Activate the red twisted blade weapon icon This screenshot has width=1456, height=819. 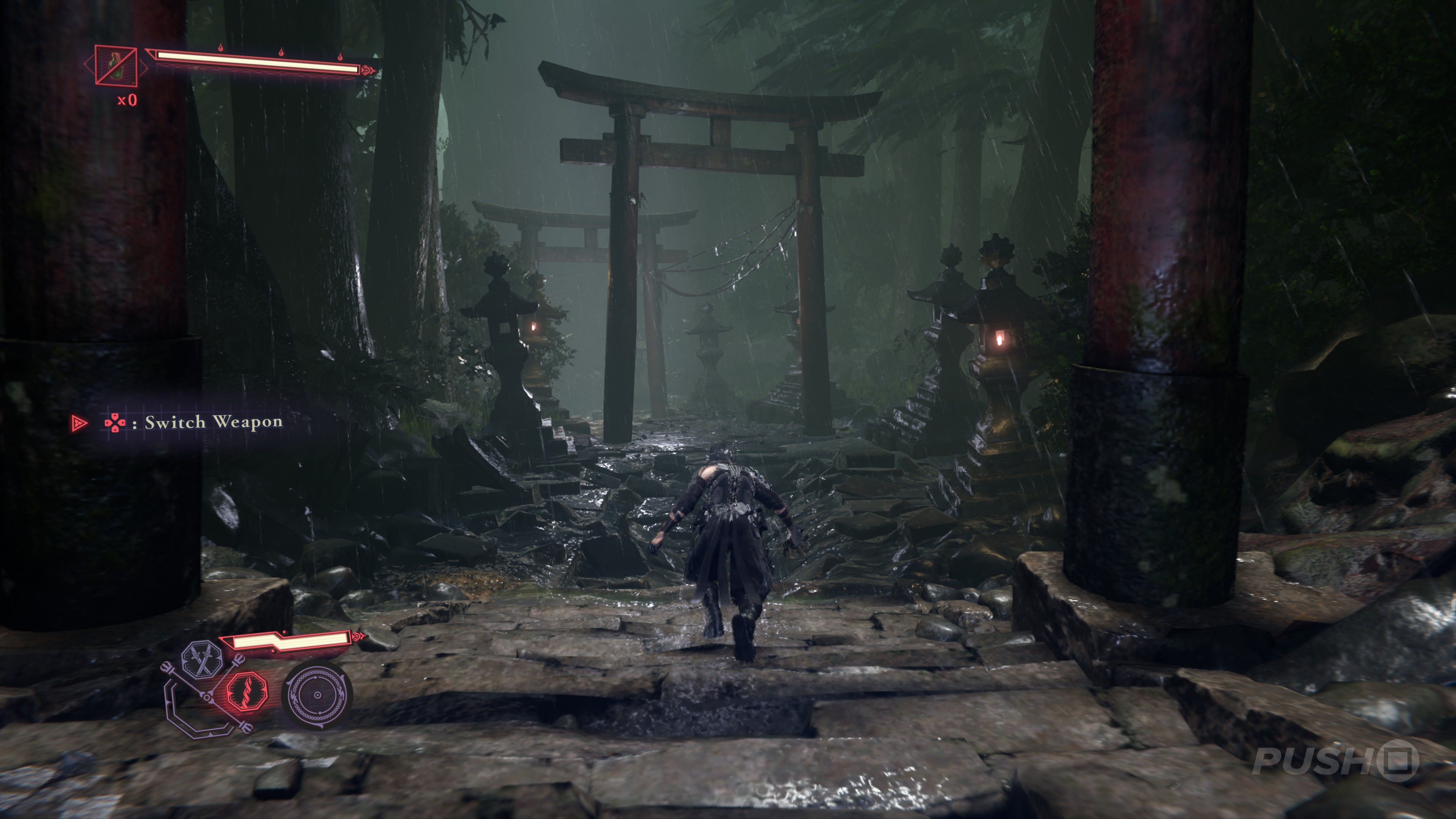(246, 692)
